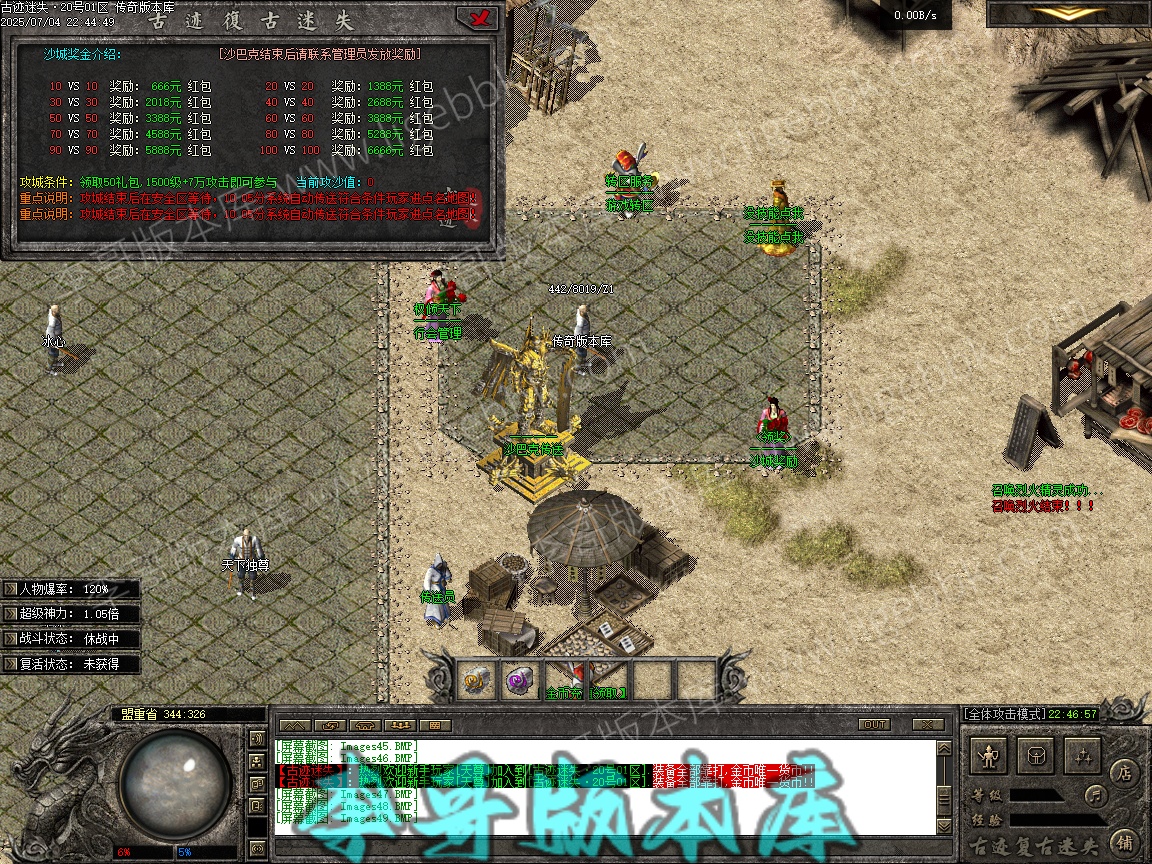Click the chat log message area
The height and width of the screenshot is (864, 1152).
pos(600,785)
